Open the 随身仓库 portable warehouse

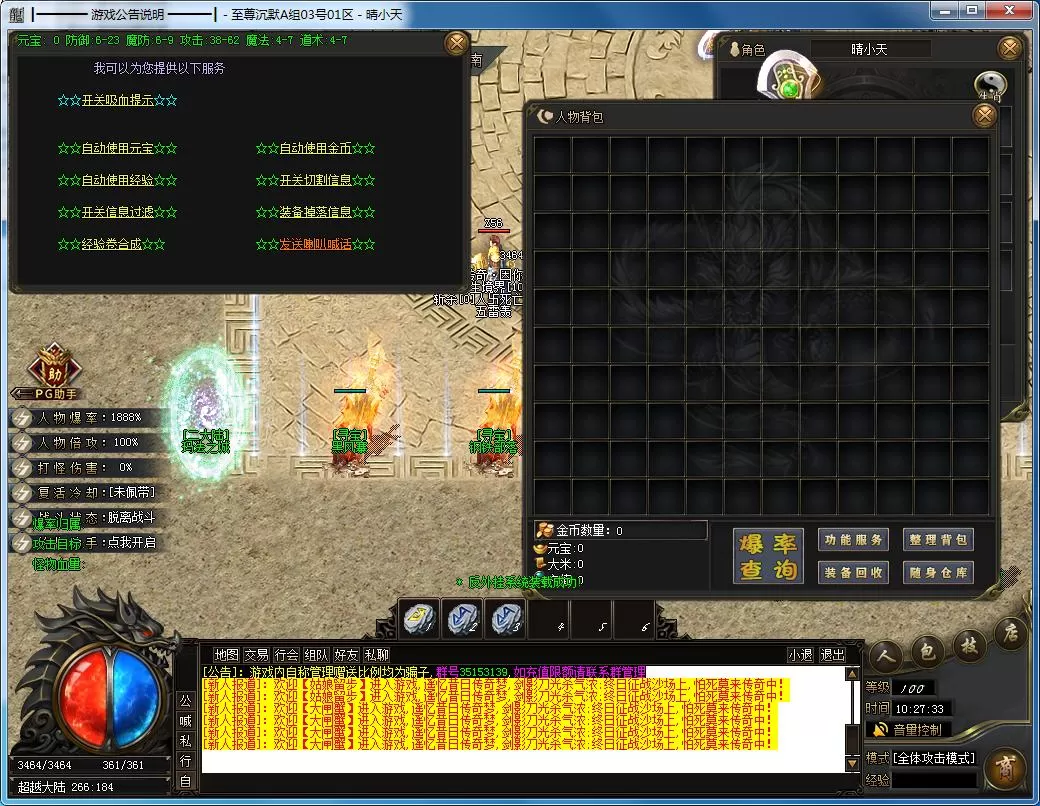click(938, 572)
